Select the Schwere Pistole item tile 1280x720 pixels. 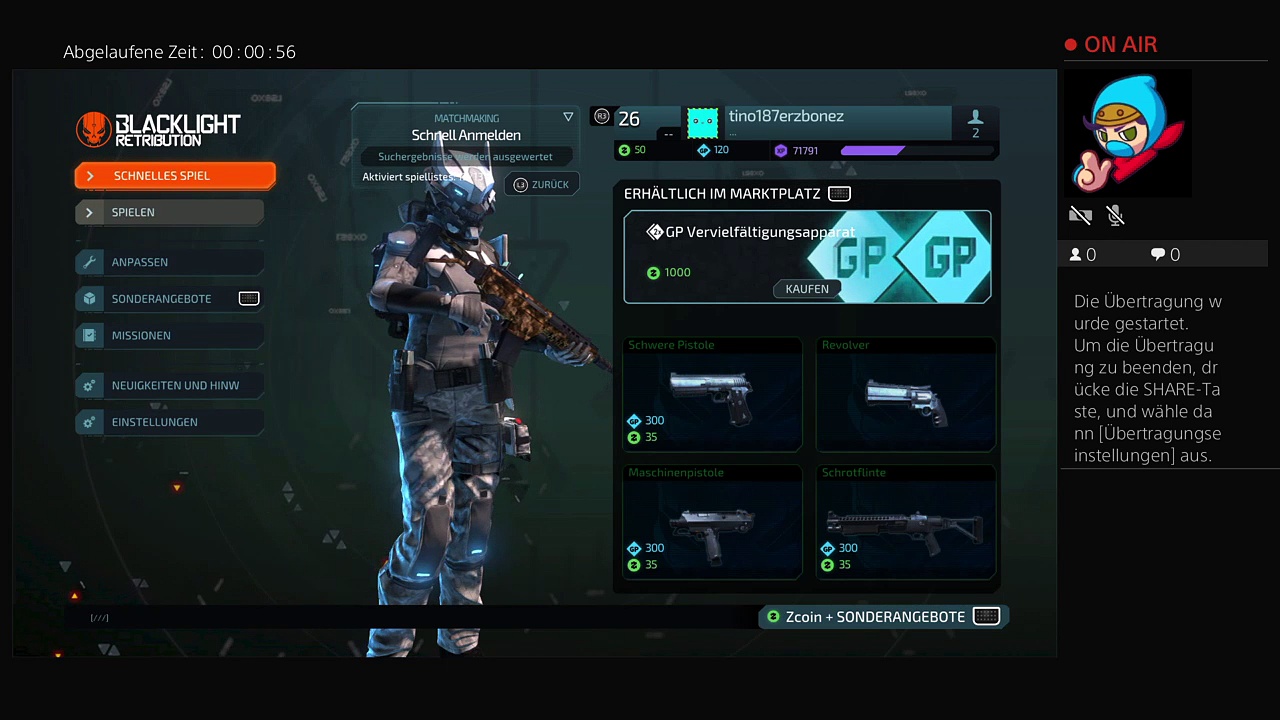coord(711,395)
